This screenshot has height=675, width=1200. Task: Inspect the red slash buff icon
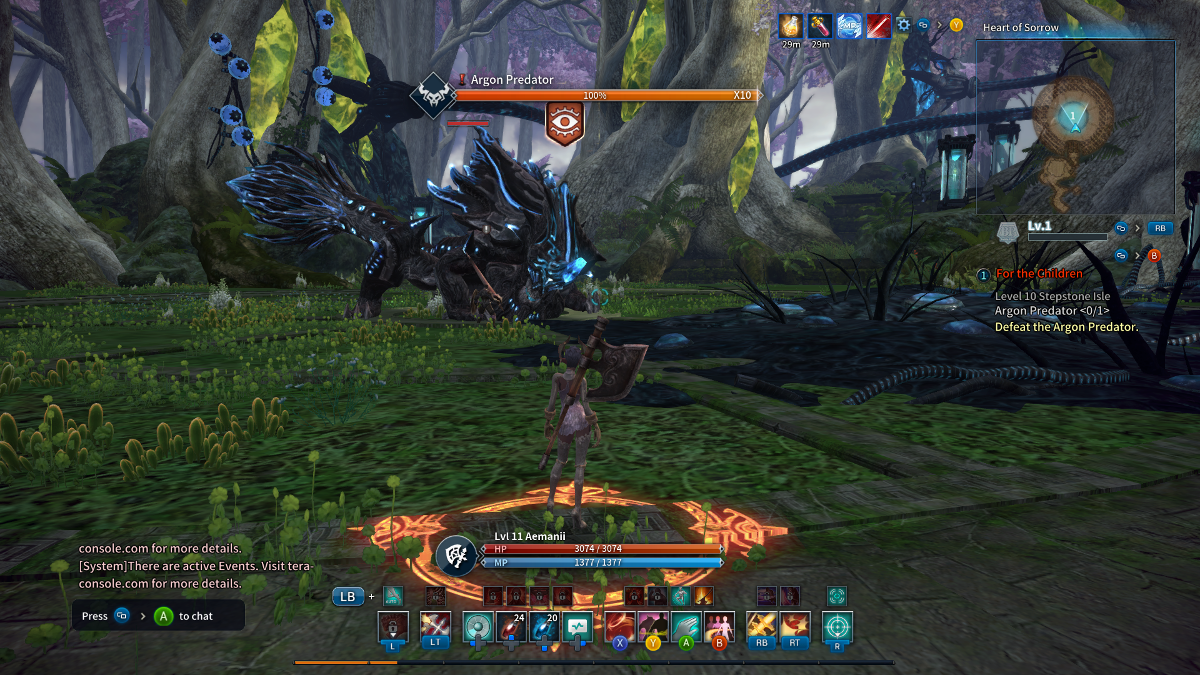[x=878, y=24]
